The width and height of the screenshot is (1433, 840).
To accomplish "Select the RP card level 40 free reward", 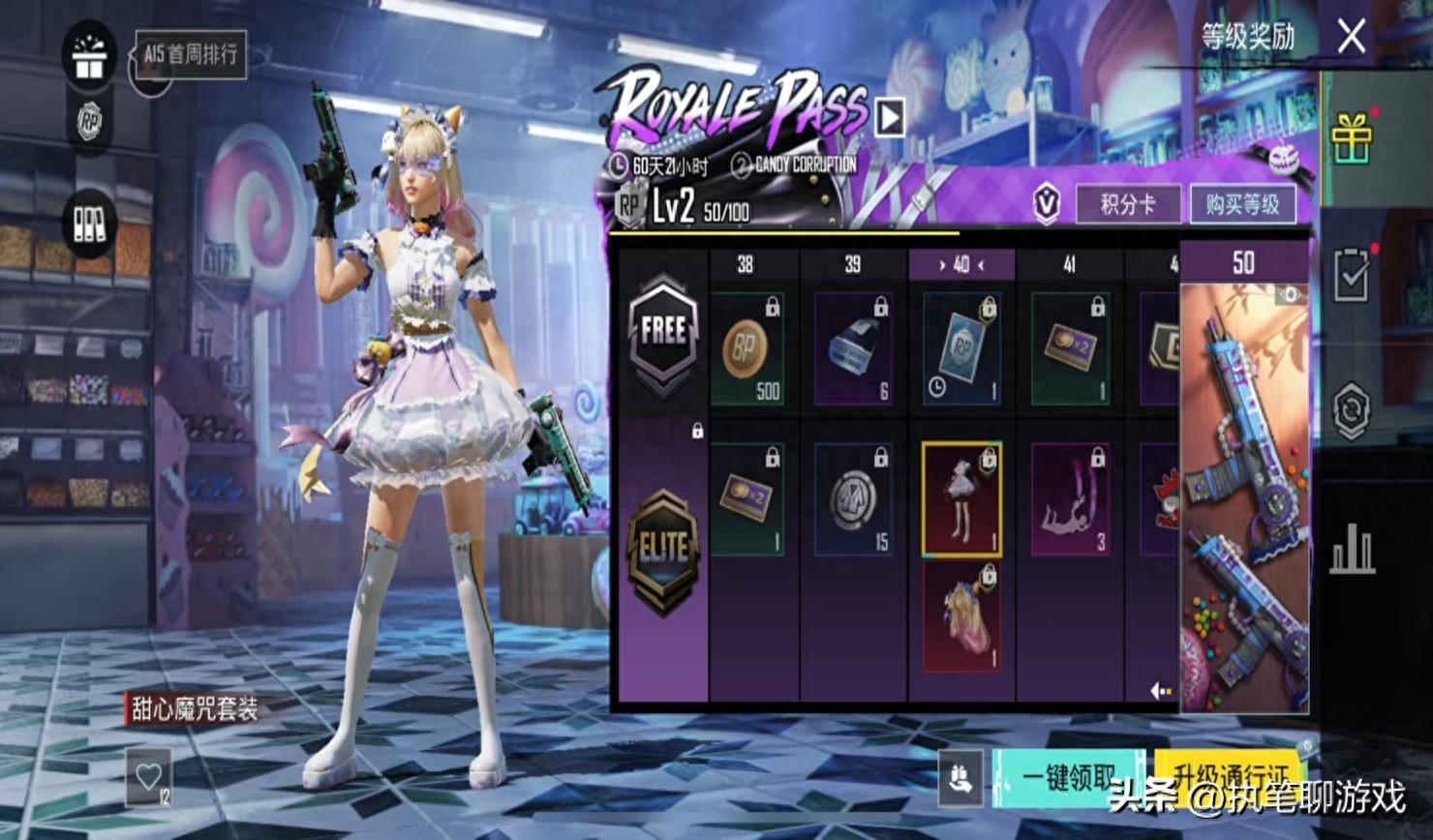I will (961, 348).
